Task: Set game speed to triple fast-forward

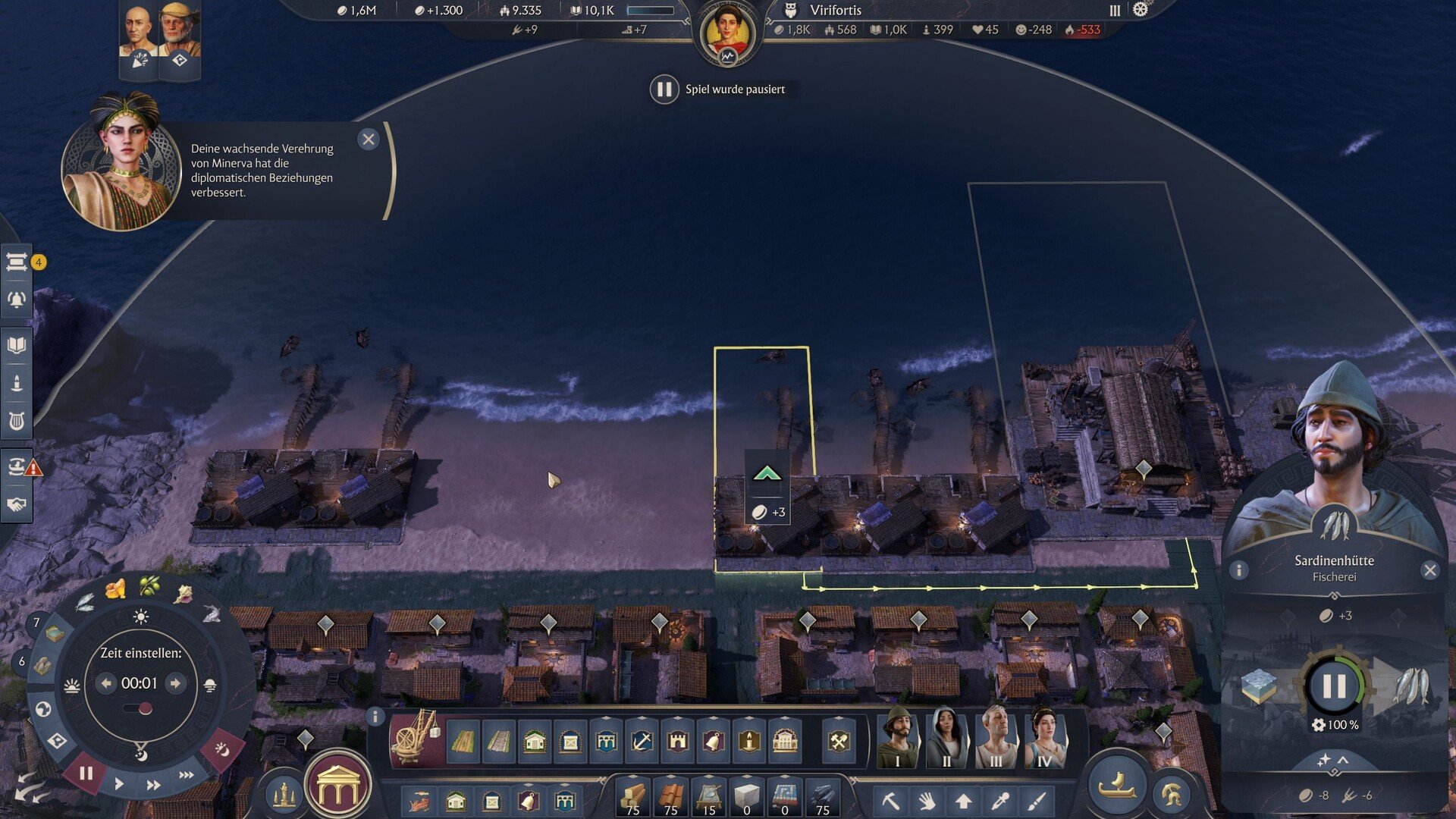Action: 187,775
